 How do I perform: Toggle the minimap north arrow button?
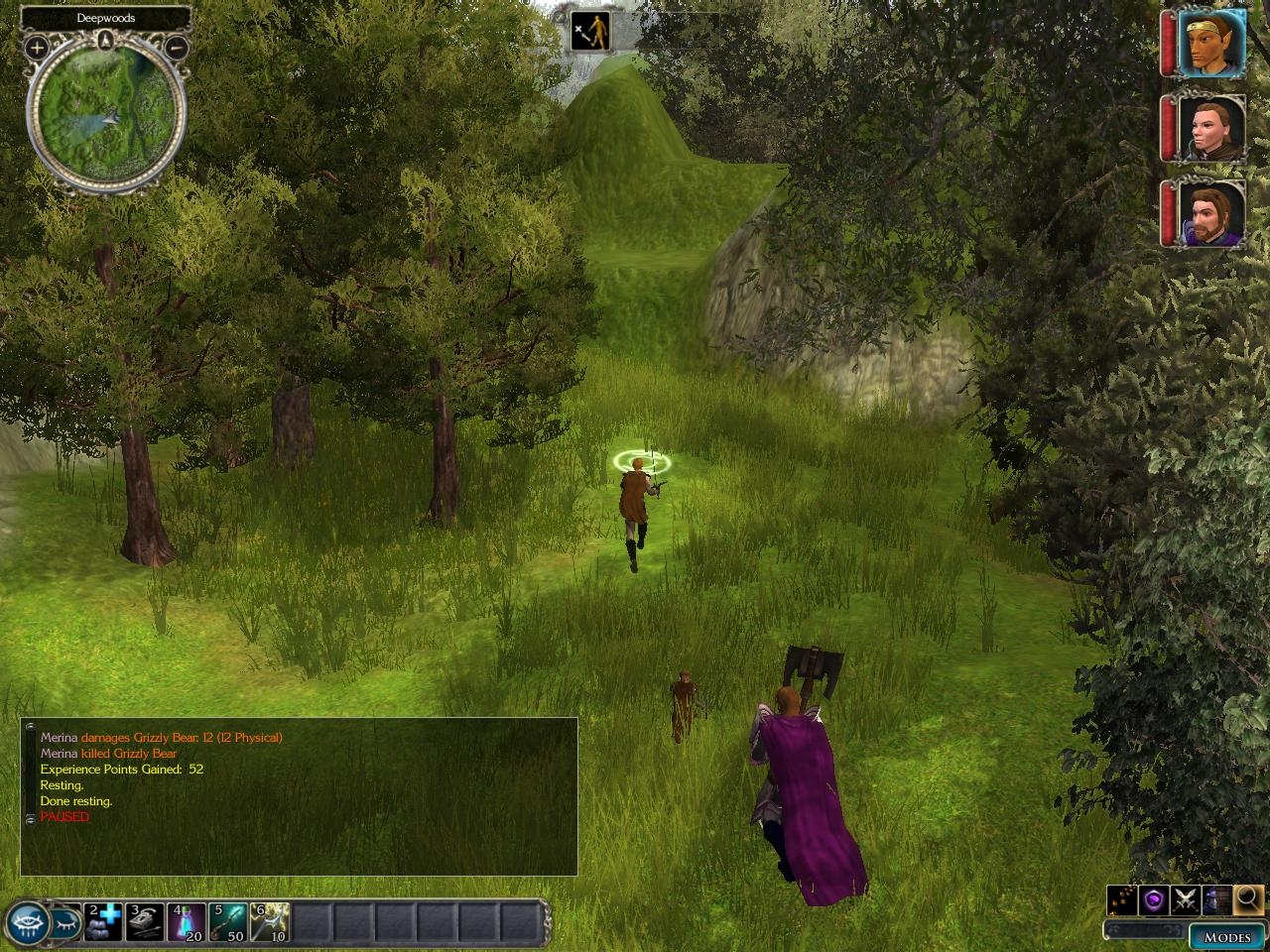(106, 42)
